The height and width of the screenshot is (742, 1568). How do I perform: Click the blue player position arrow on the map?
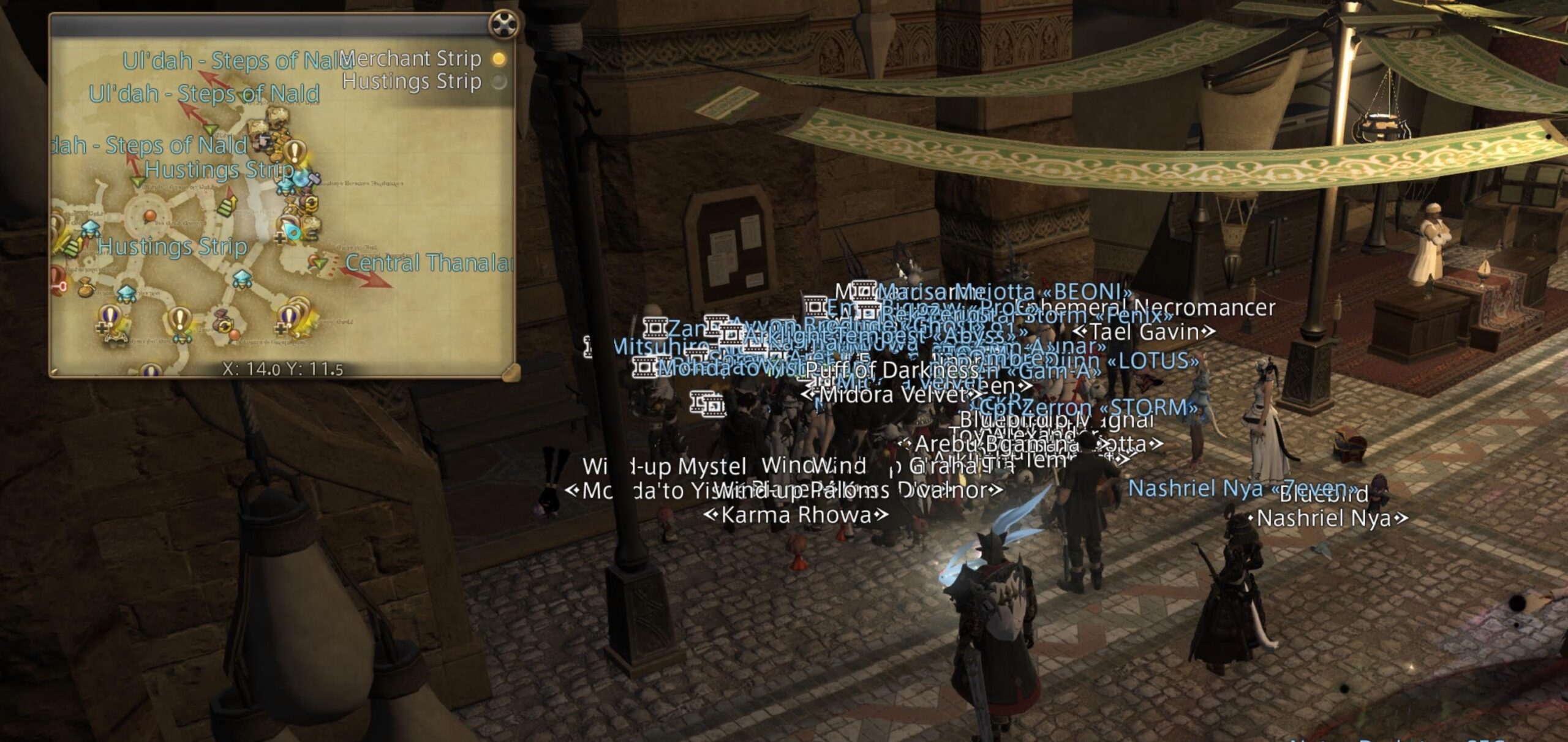[x=293, y=231]
